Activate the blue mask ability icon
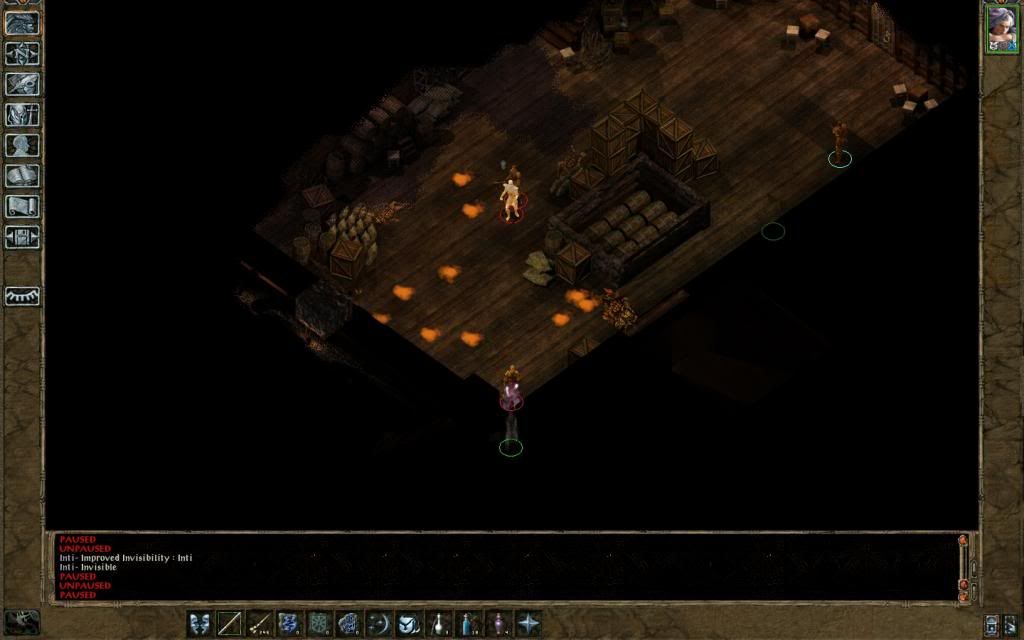1024x640 pixels. (200, 623)
